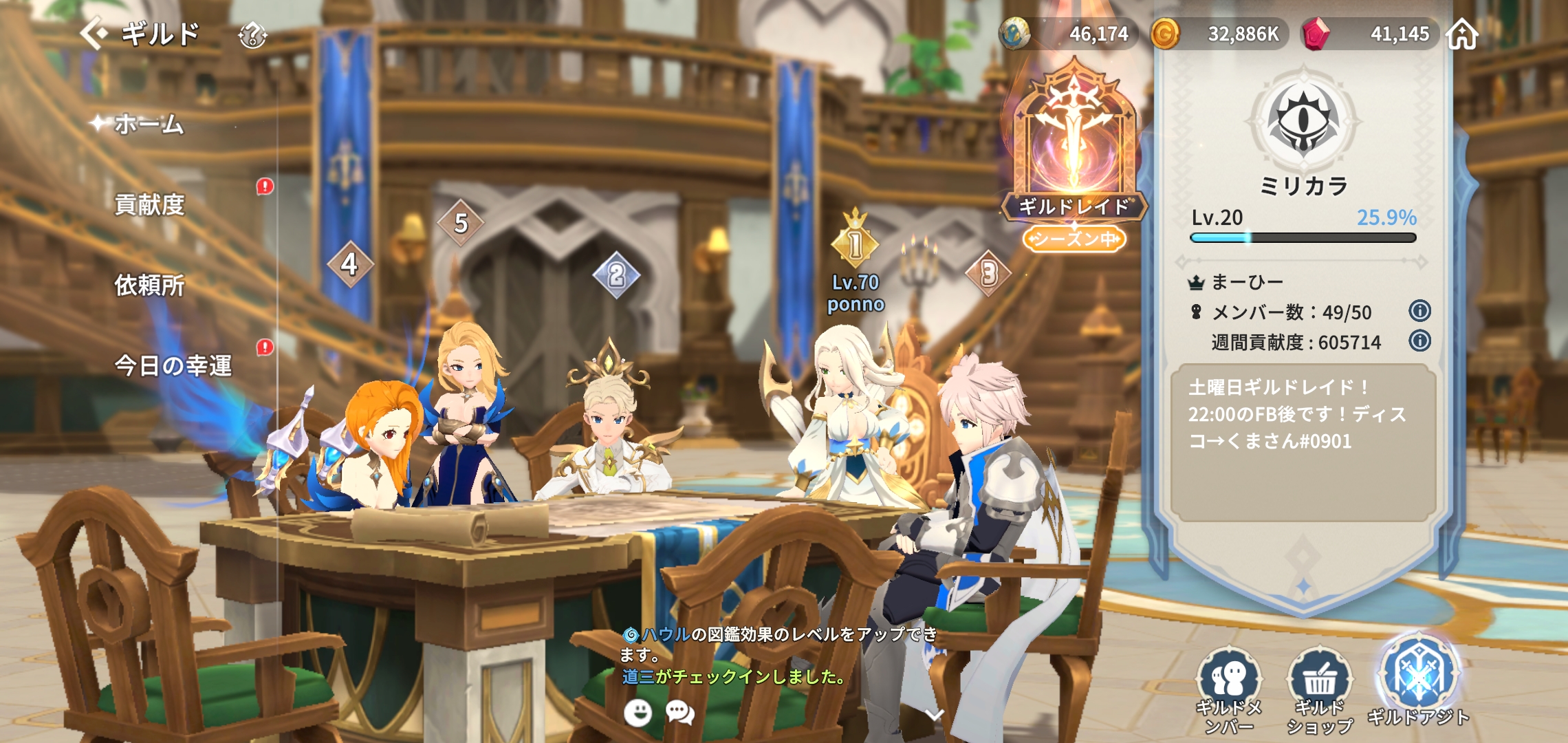Select the rank 1 ponno badge
Image resolution: width=1568 pixels, height=743 pixels.
[855, 244]
